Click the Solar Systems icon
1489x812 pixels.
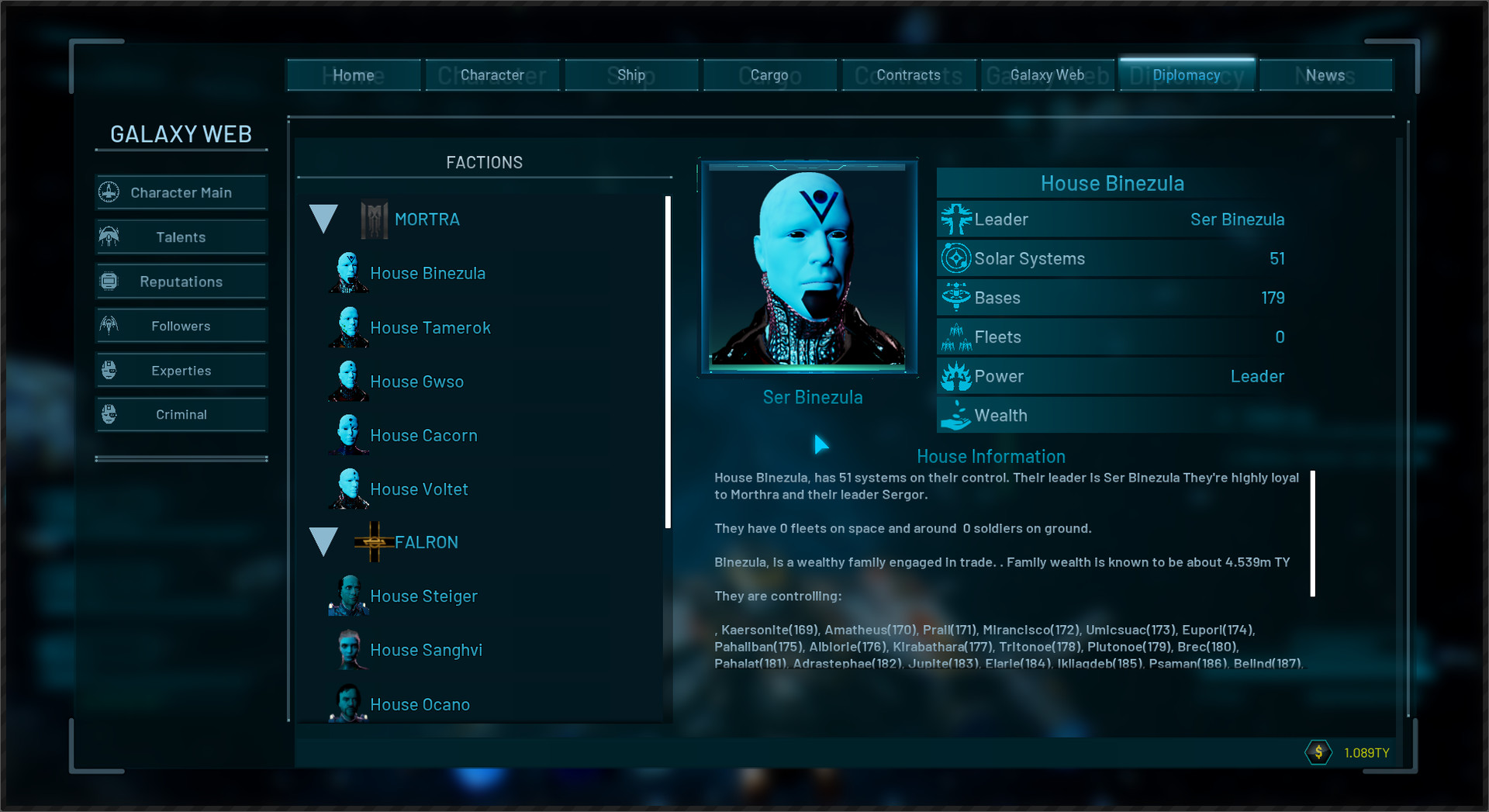[956, 258]
